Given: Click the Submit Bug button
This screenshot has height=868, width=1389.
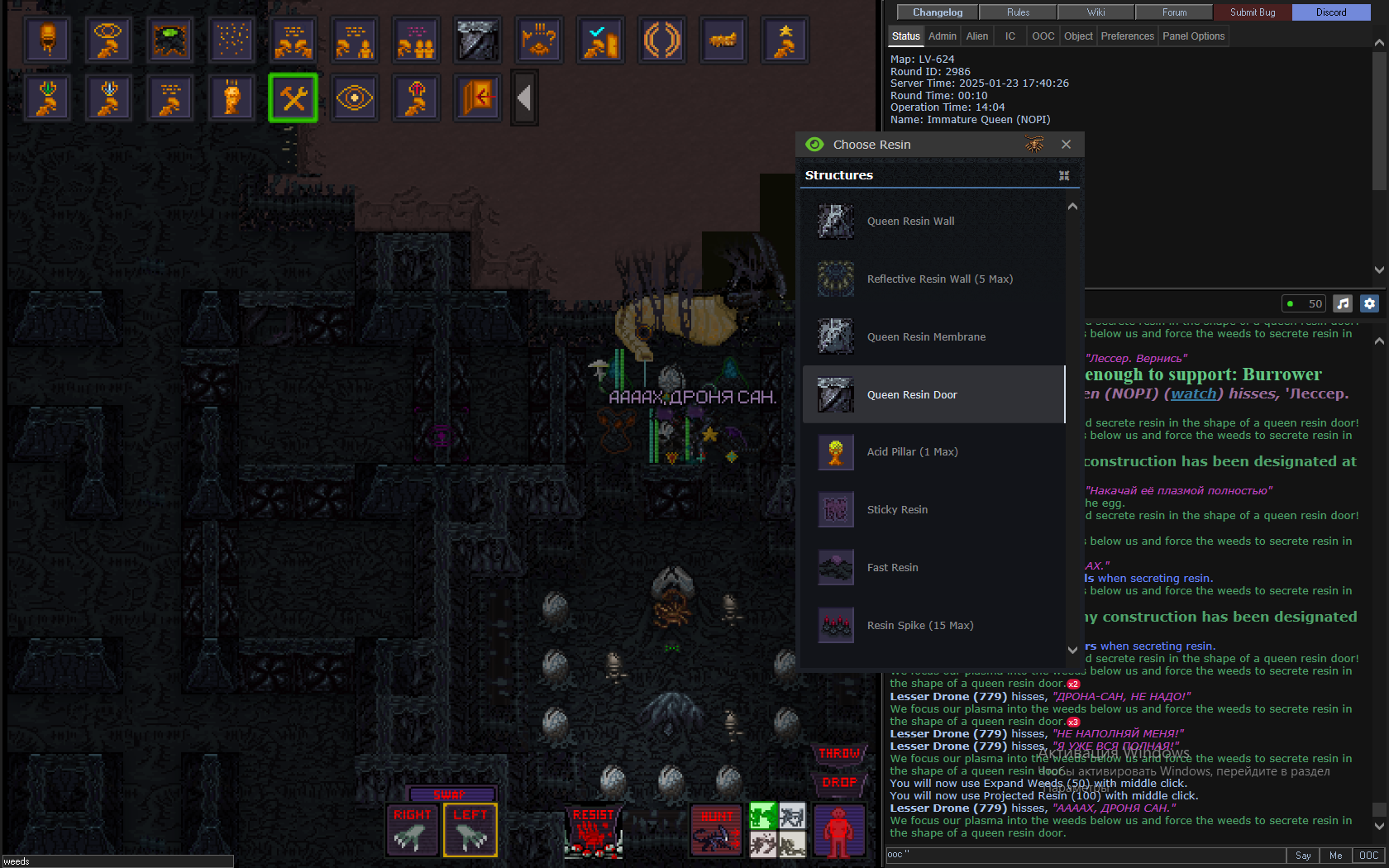Looking at the screenshot, I should point(1252,12).
